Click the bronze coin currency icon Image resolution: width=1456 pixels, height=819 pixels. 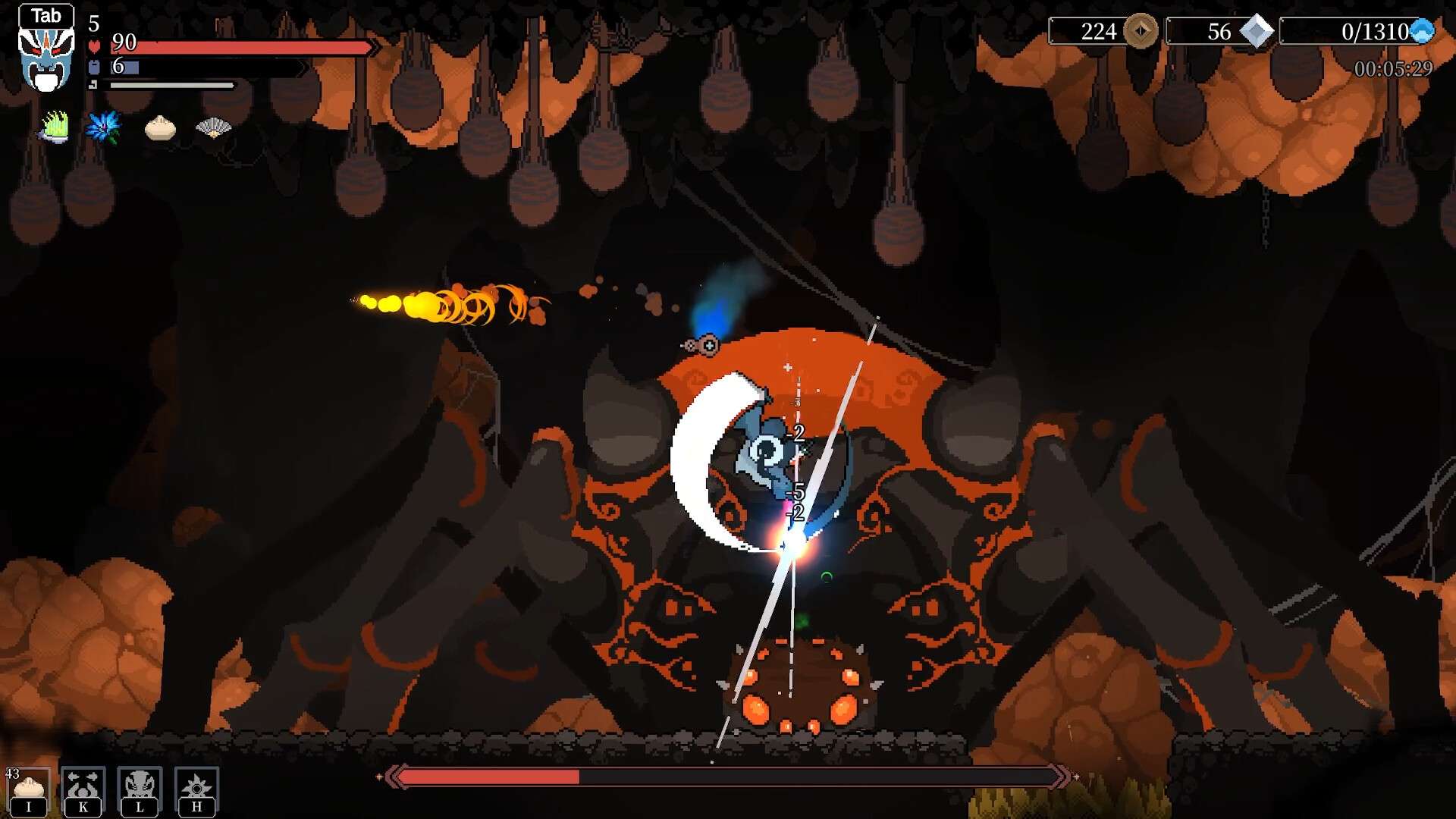click(x=1141, y=32)
